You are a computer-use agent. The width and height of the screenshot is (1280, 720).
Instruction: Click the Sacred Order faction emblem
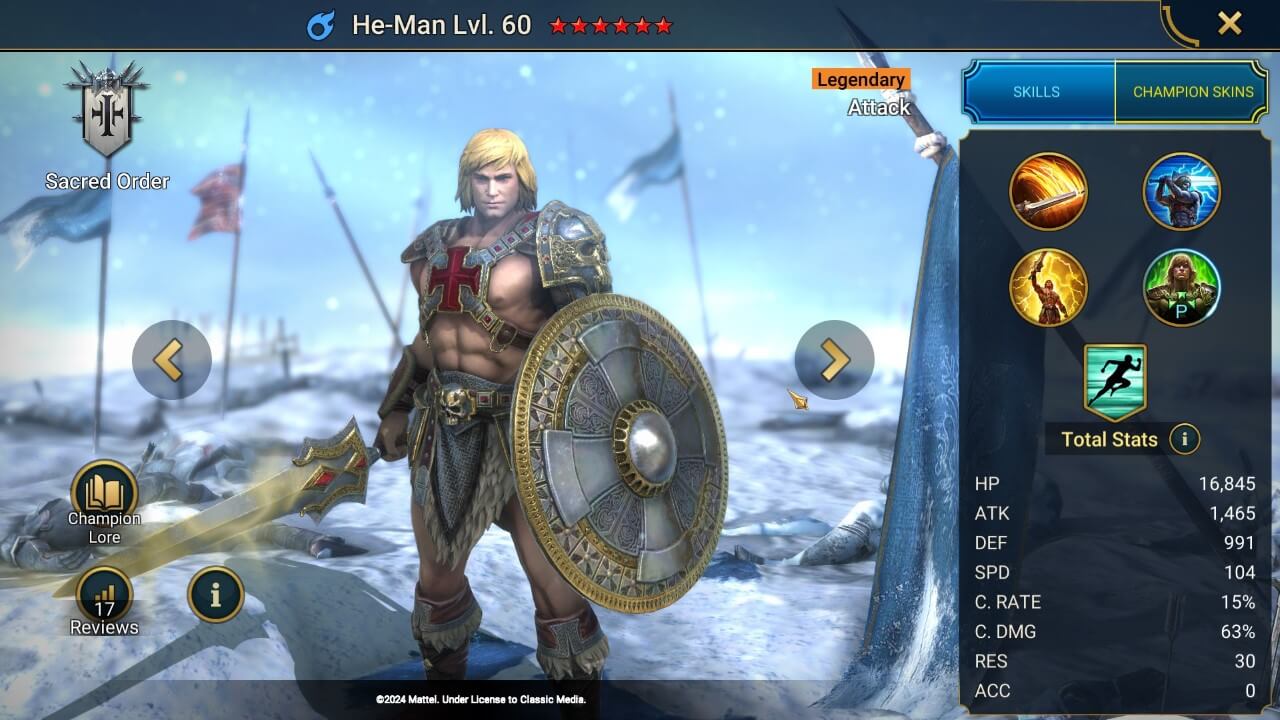tap(106, 110)
